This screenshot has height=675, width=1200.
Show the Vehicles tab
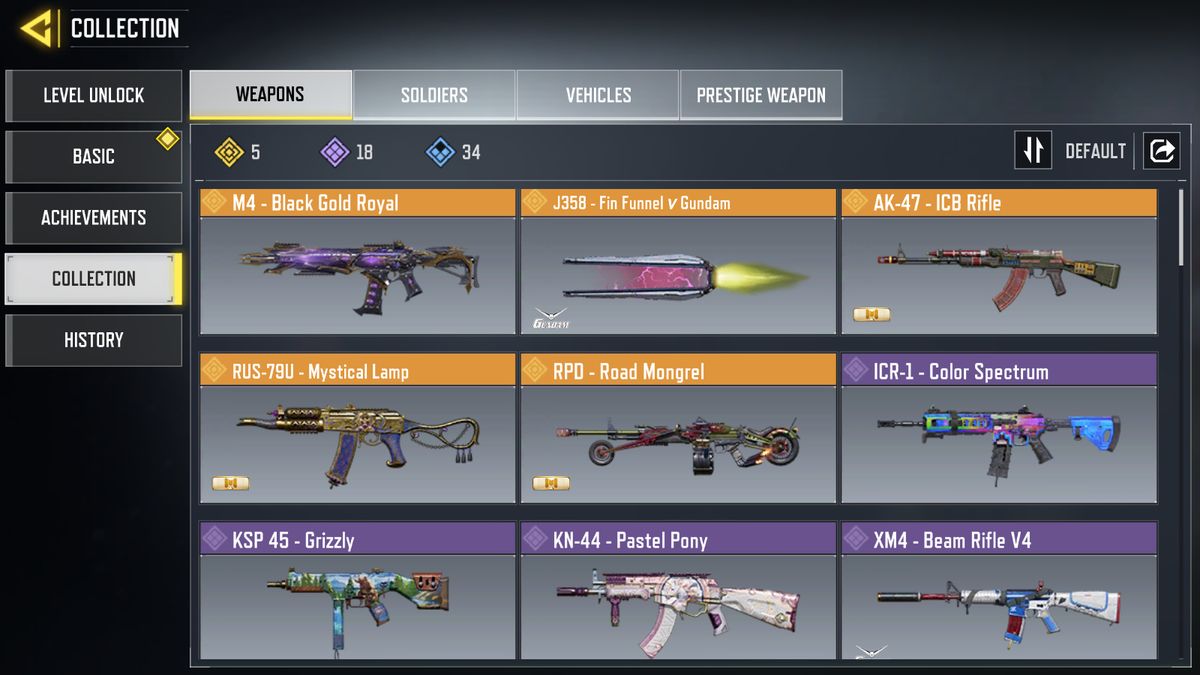tap(598, 95)
